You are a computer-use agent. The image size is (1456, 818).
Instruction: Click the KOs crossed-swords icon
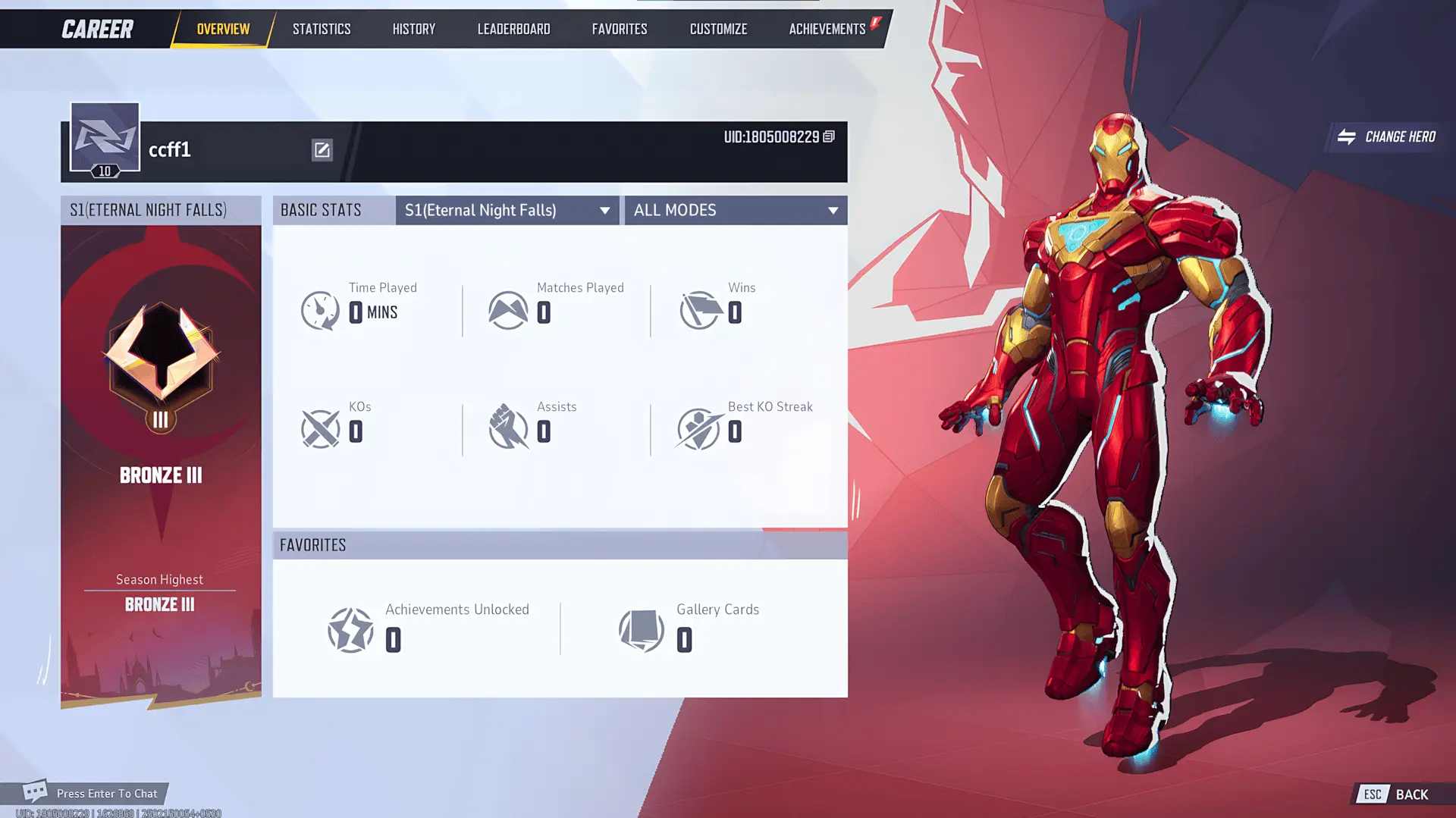(319, 428)
